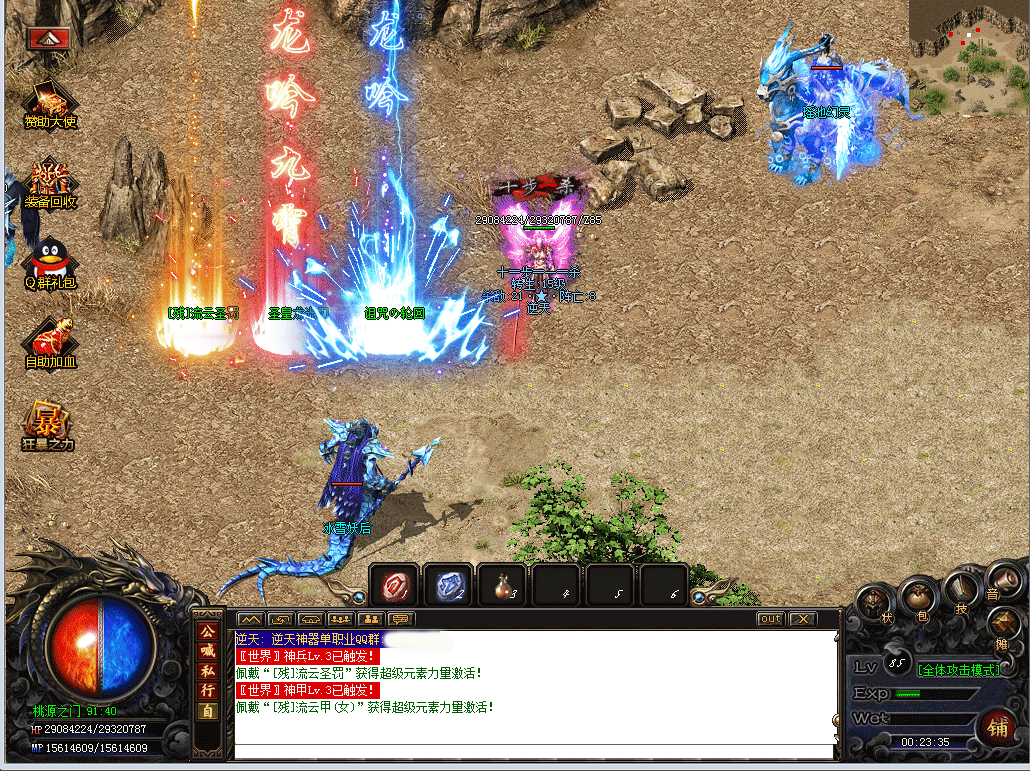This screenshot has width=1030, height=771.
Task: Select the 公 public chat channel
Action: coord(208,632)
